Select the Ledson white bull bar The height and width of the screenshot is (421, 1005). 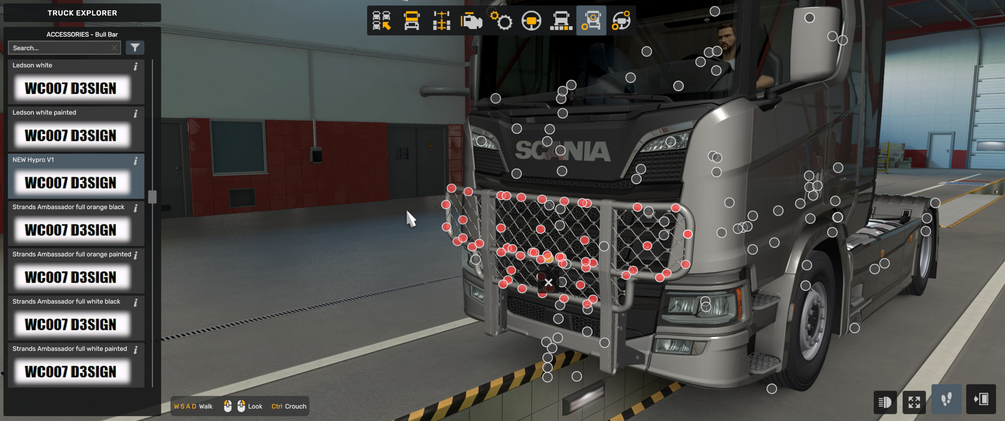(x=70, y=88)
